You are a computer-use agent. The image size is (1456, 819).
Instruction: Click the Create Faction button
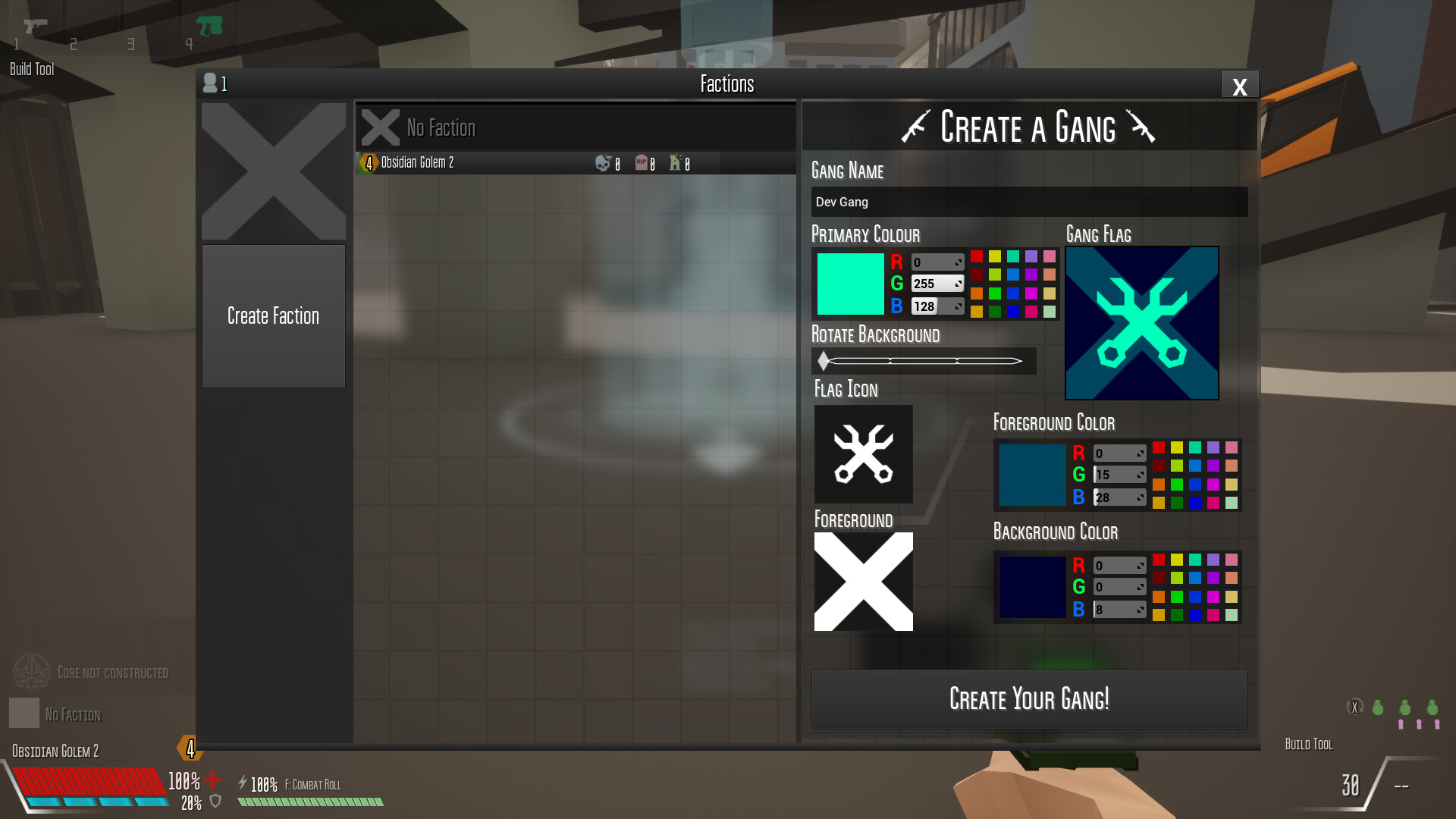(273, 316)
